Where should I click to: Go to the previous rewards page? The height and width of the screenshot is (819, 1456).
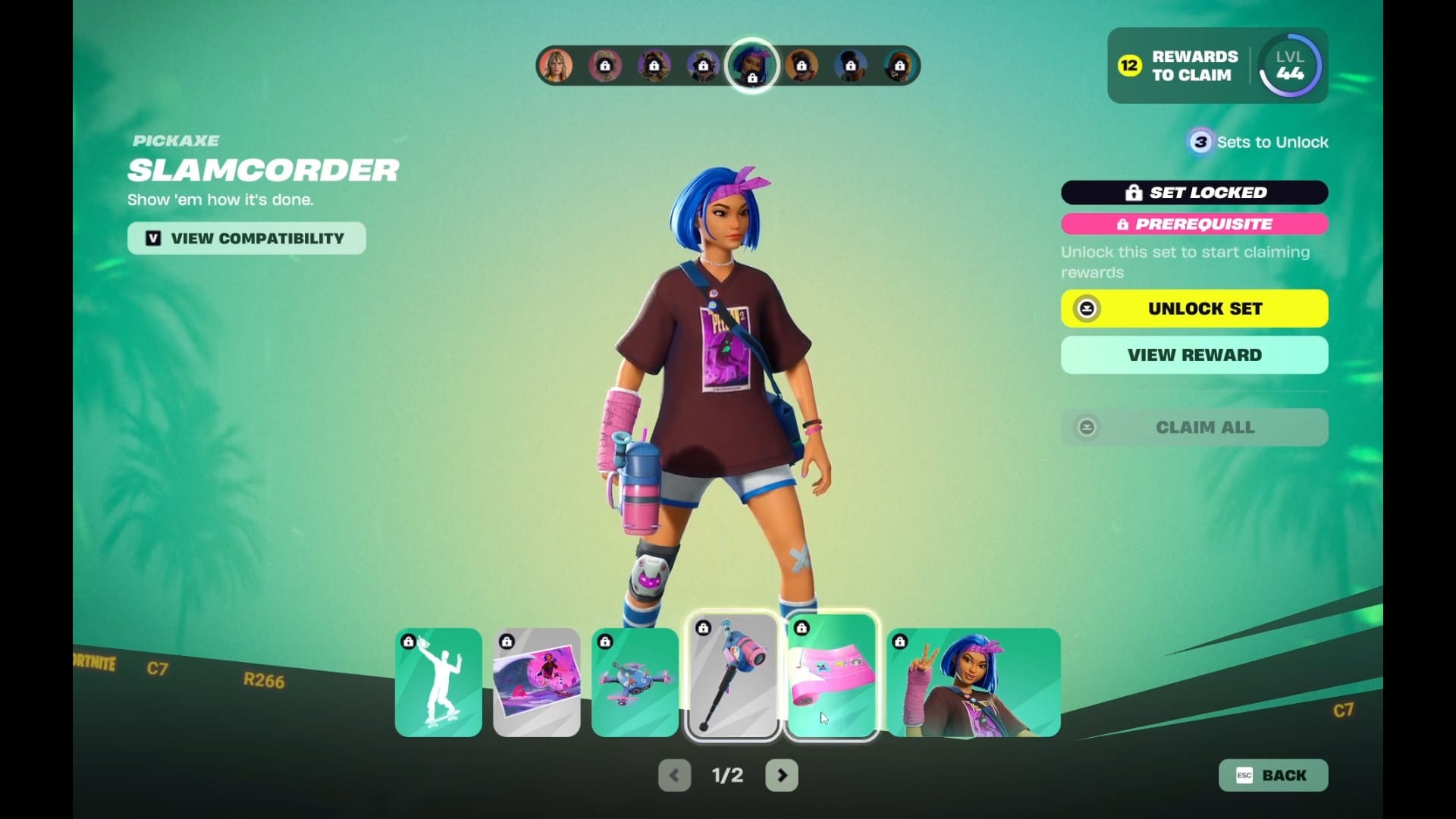(x=674, y=775)
